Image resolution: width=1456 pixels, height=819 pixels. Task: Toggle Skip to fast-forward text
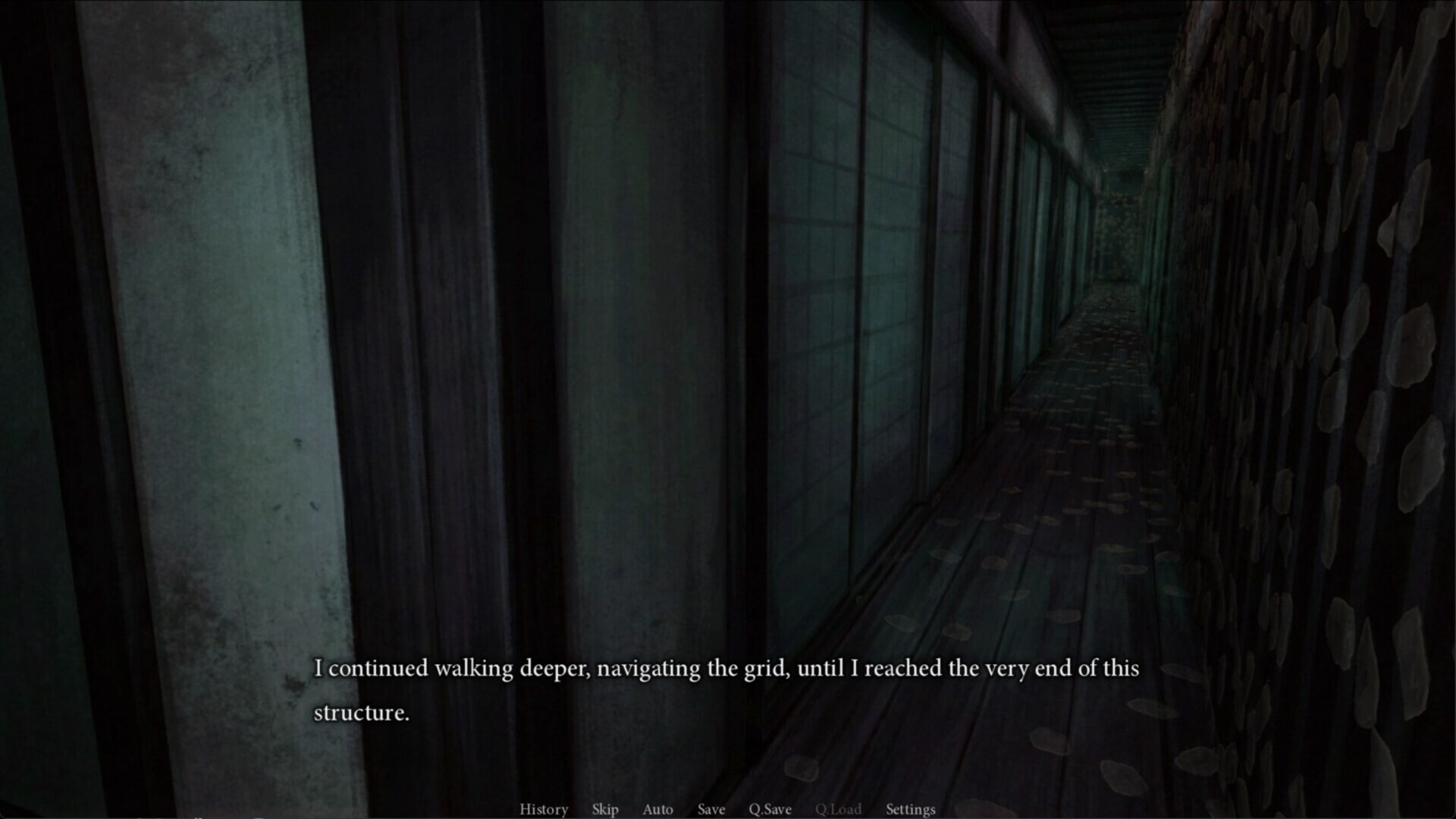click(604, 809)
